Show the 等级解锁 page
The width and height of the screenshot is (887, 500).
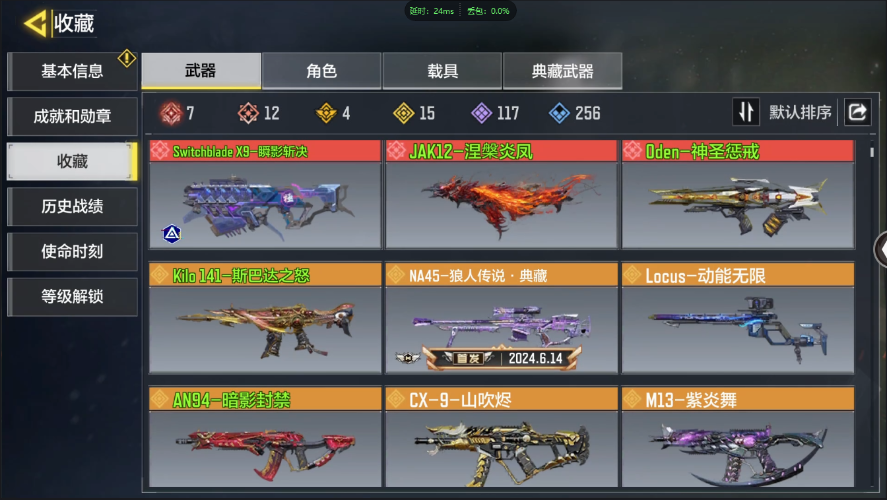pyautogui.click(x=71, y=296)
